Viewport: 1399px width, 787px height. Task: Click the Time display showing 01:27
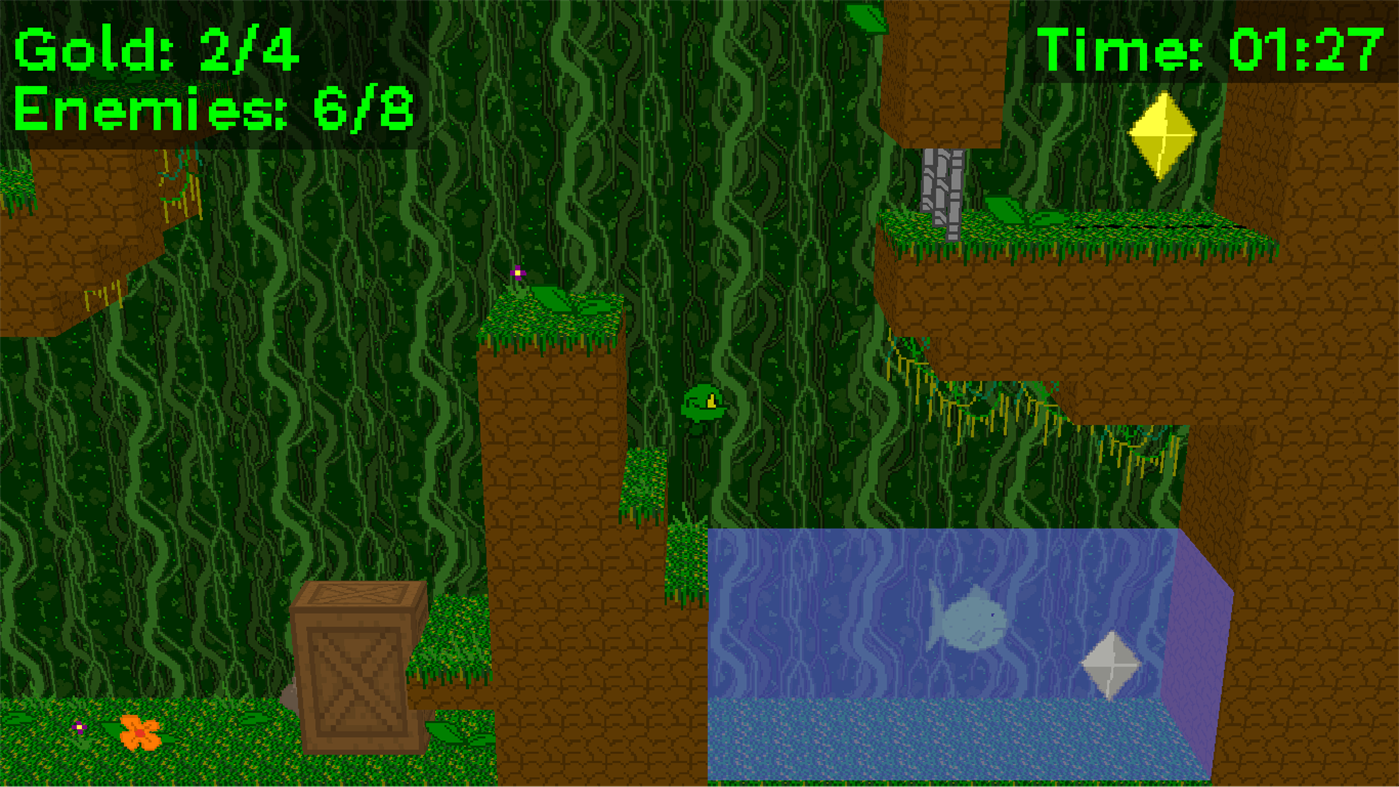tap(1210, 48)
